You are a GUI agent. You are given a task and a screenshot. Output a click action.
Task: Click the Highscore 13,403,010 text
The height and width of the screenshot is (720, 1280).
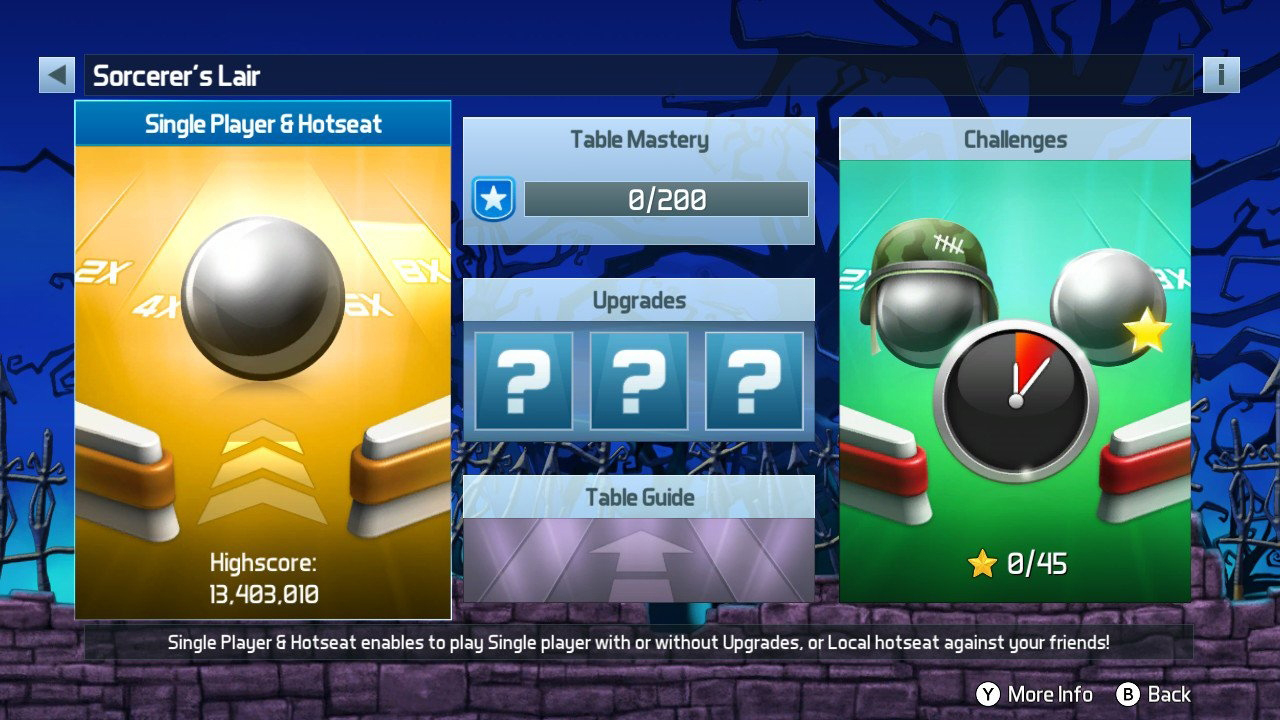[x=262, y=577]
